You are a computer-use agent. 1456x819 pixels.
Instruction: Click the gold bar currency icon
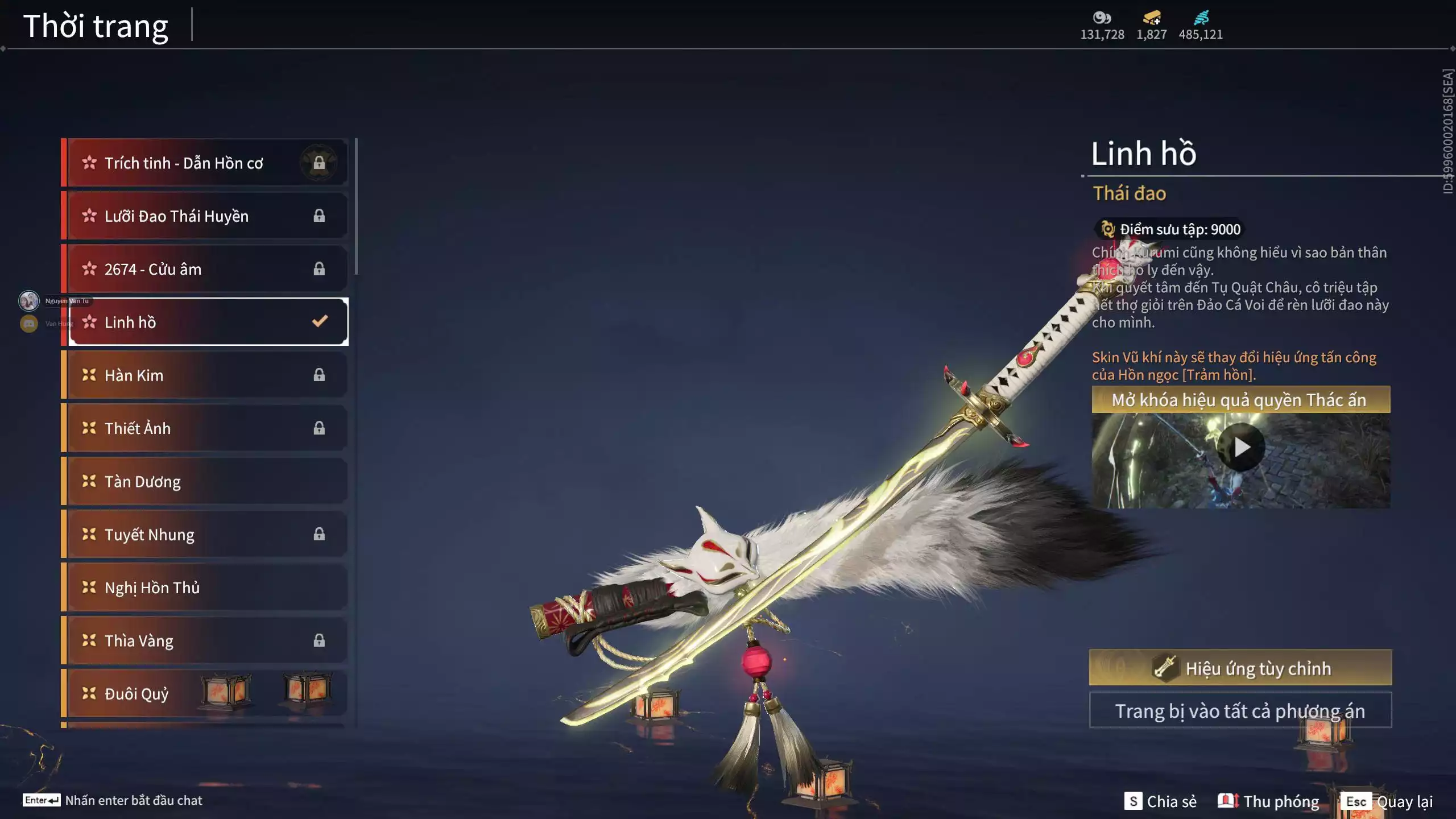[x=1152, y=18]
